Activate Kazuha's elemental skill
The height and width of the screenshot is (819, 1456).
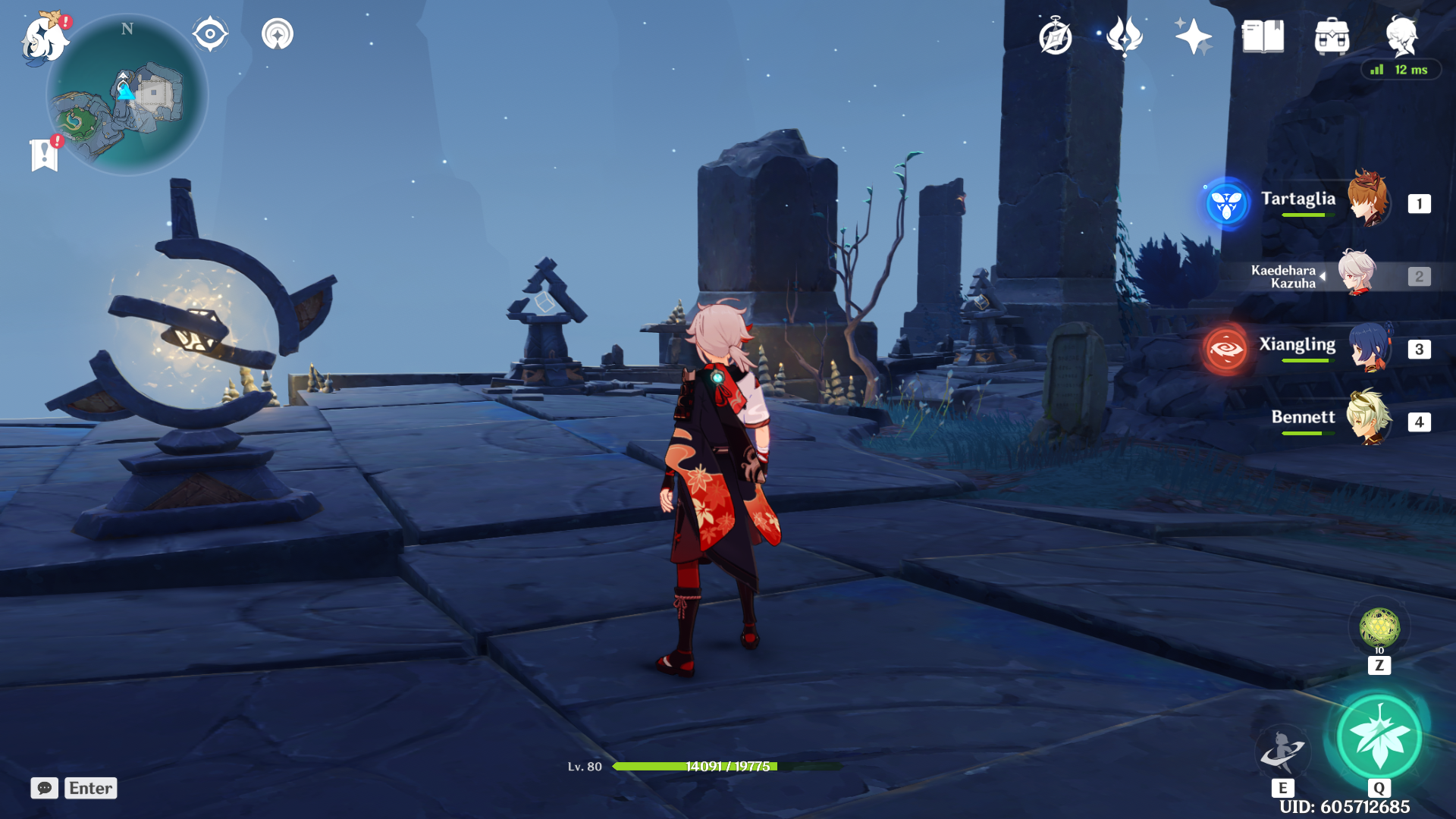pos(1282,751)
